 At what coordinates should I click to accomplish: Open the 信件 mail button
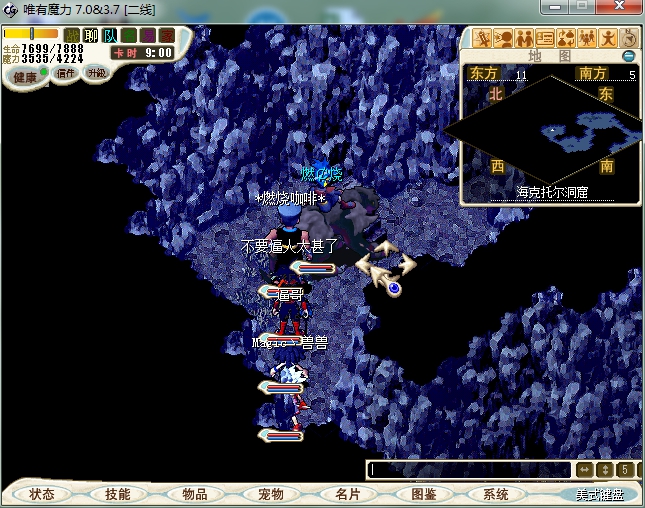click(x=66, y=73)
